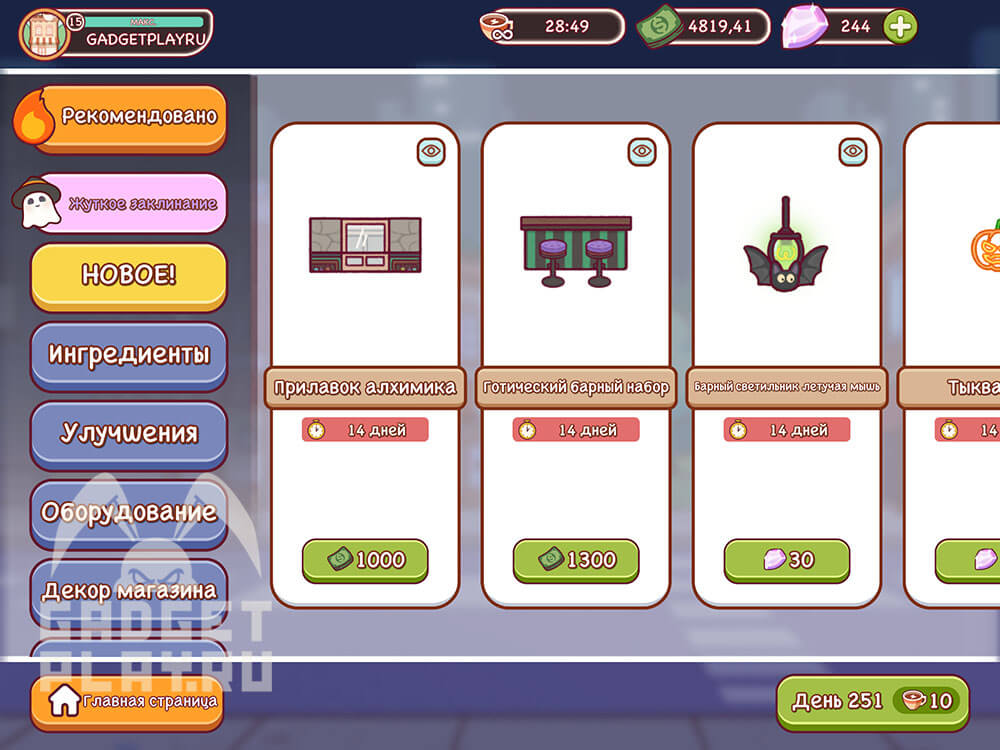Open the Ингредиенты shop category
1000x750 pixels.
129,354
